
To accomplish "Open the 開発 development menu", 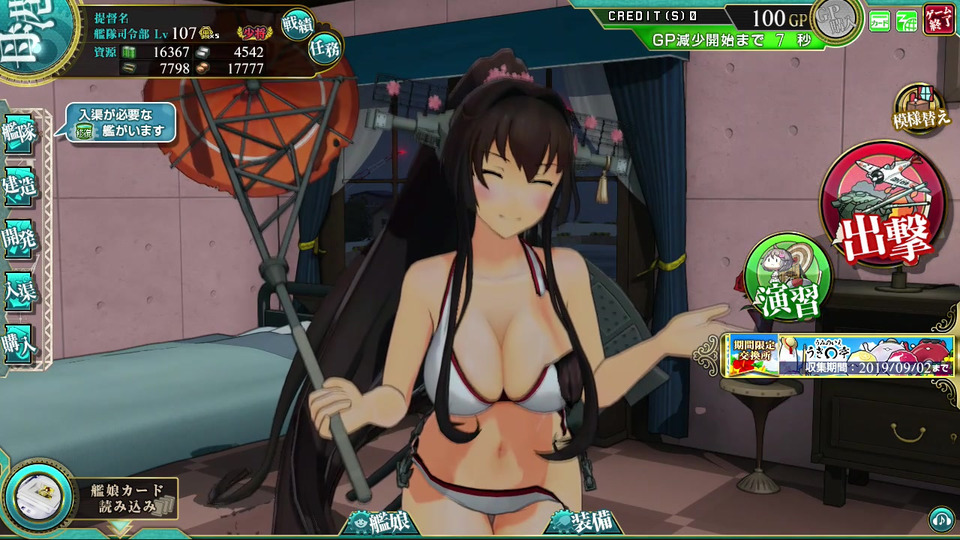I will pyautogui.click(x=20, y=237).
